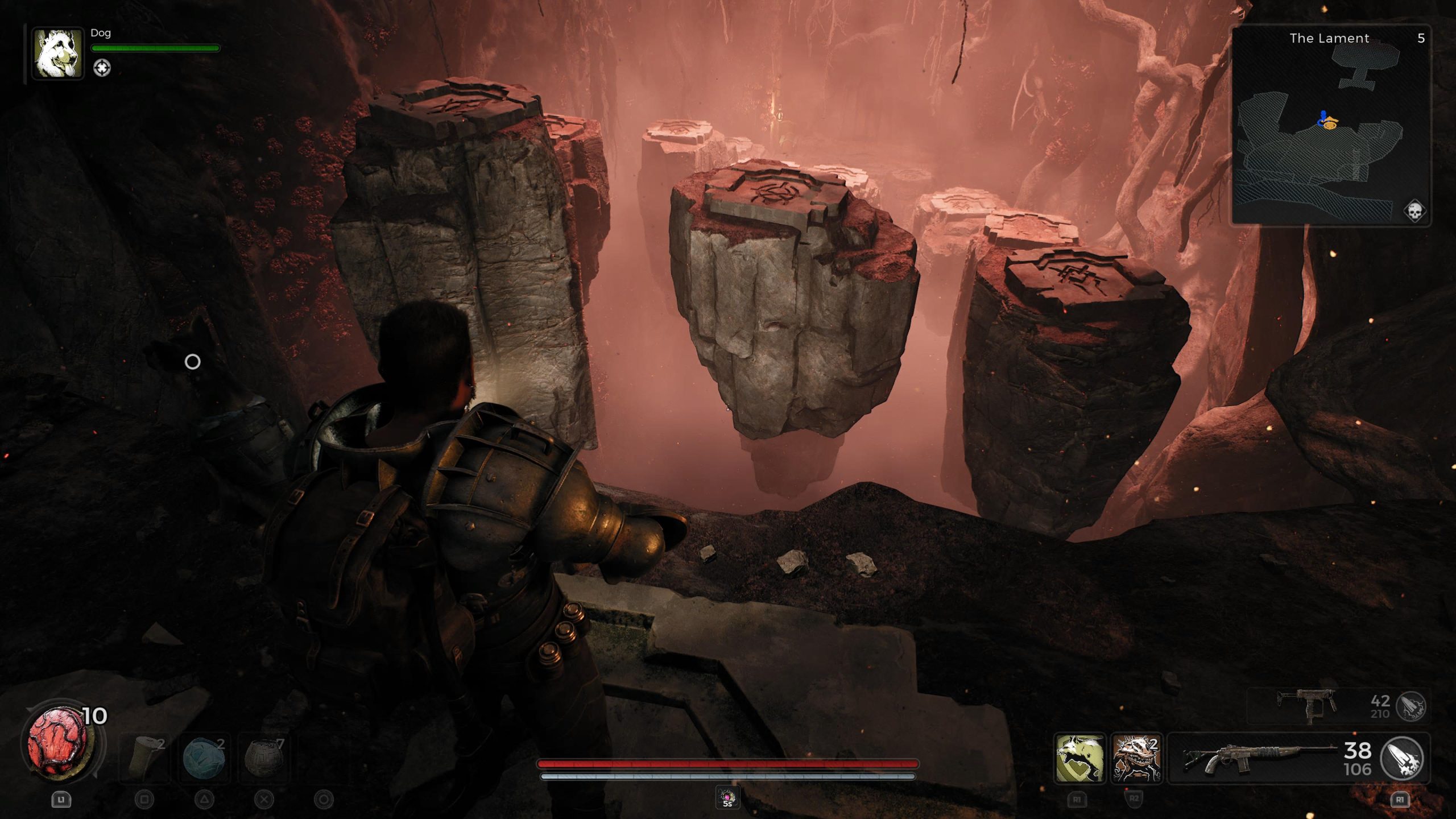Select the equipped long rifle weapon
Viewport: 1456px width, 819px height.
(x=1260, y=758)
